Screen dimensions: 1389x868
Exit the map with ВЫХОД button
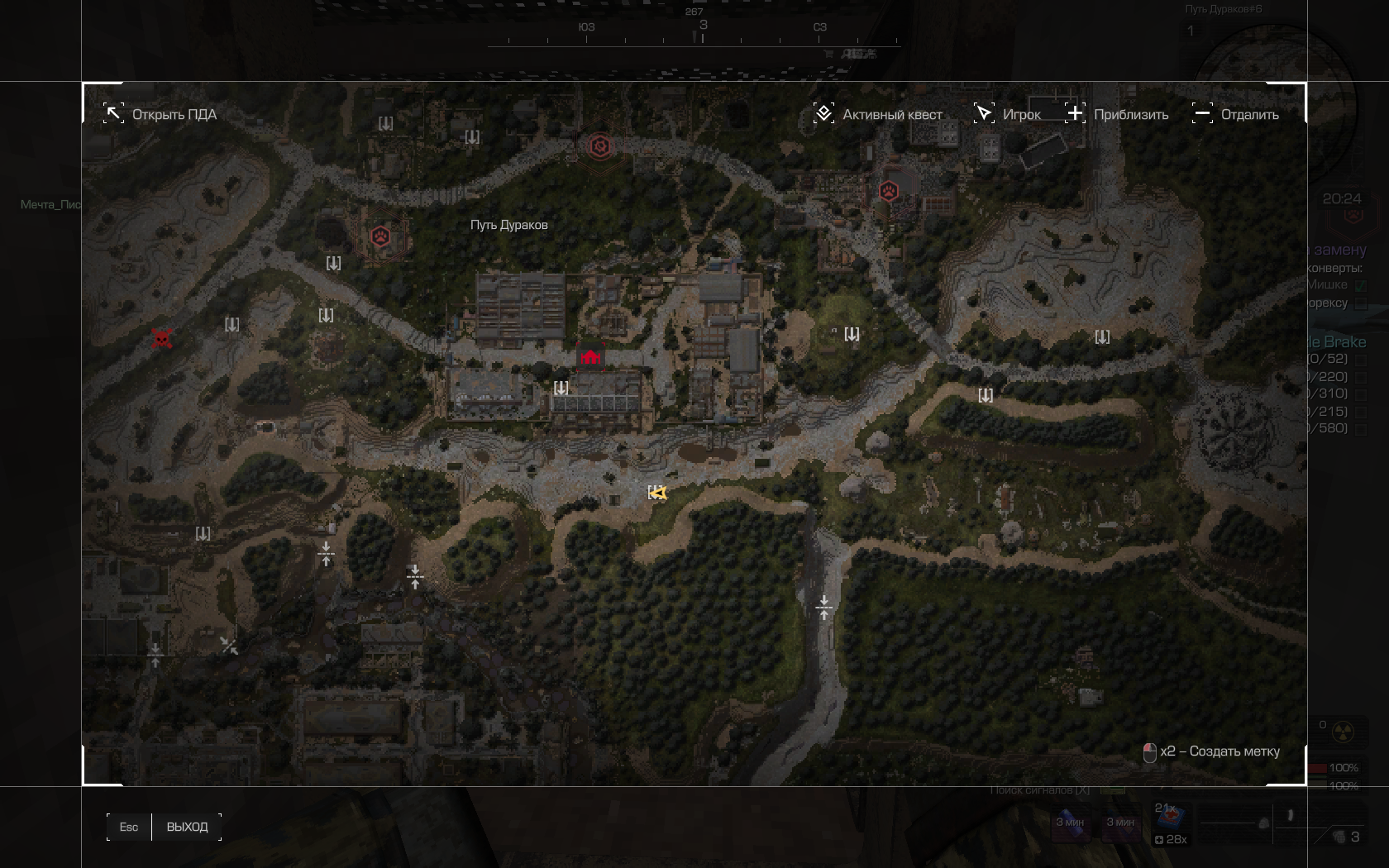click(x=187, y=827)
